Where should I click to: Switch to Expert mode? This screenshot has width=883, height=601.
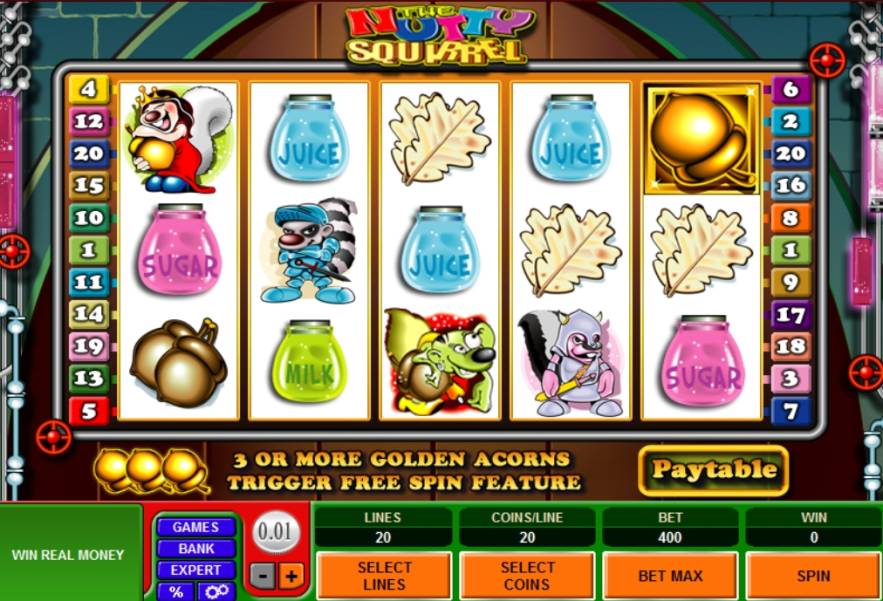(x=196, y=570)
